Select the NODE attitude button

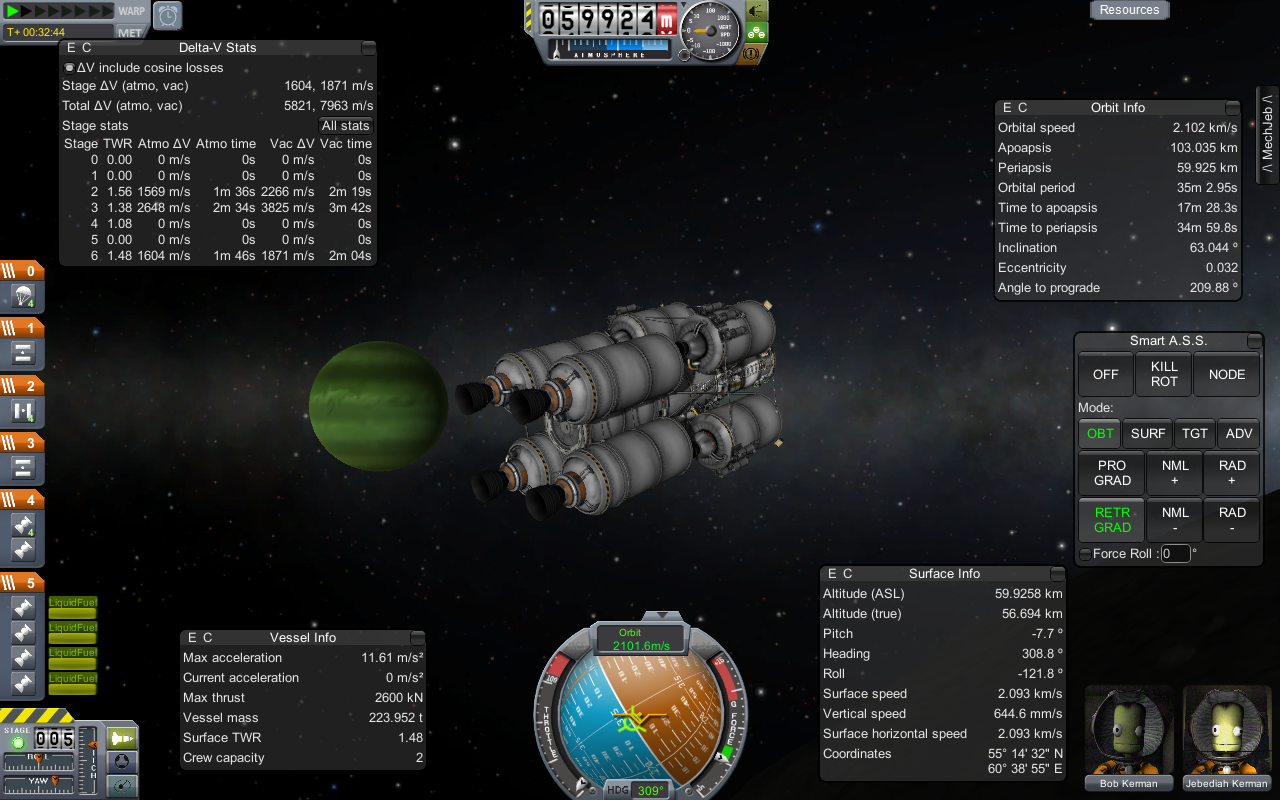[x=1226, y=374]
